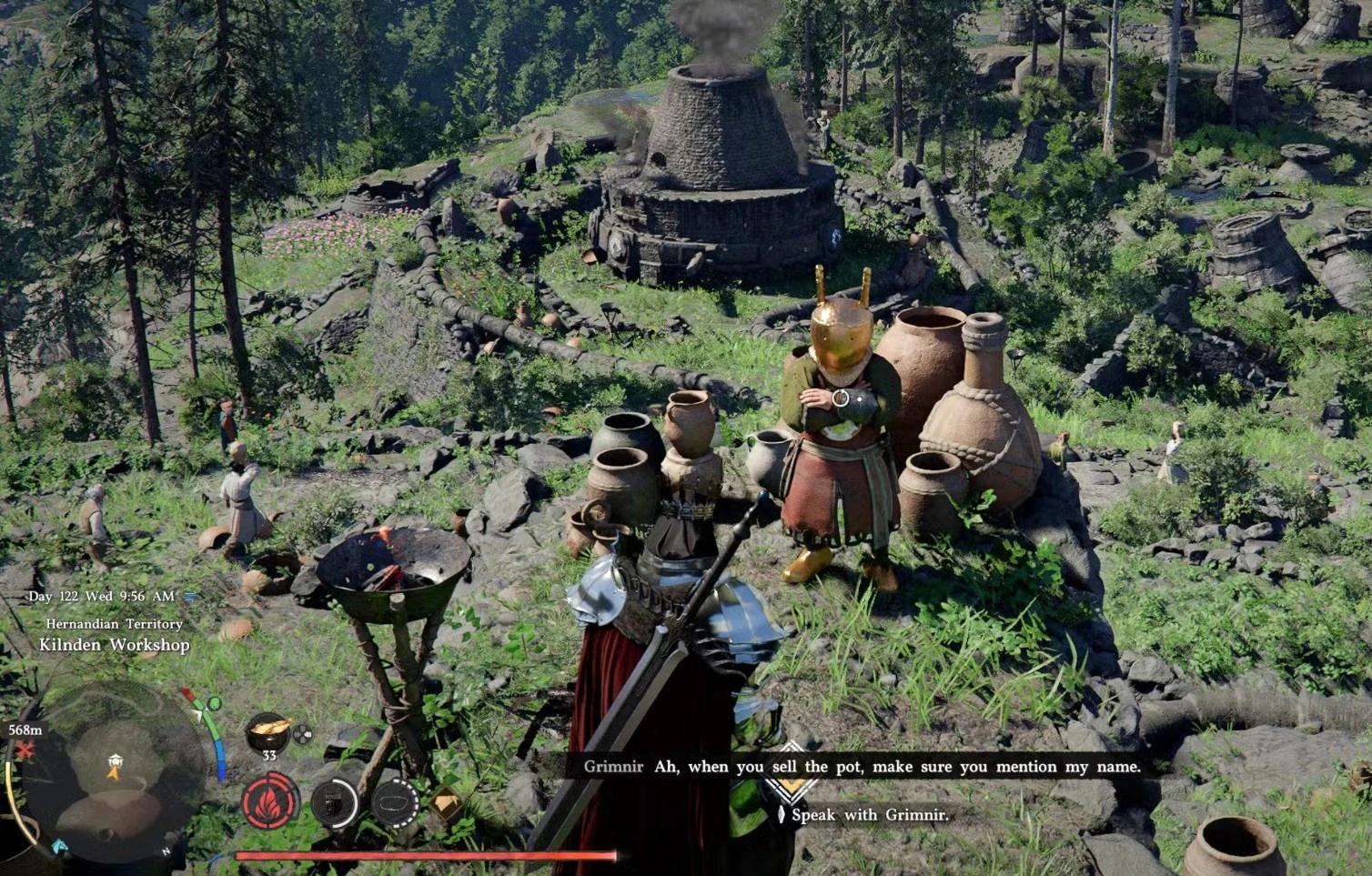Select the blue horse icon beside the minimap
Image resolution: width=1372 pixels, height=876 pixels.
pos(58,846)
